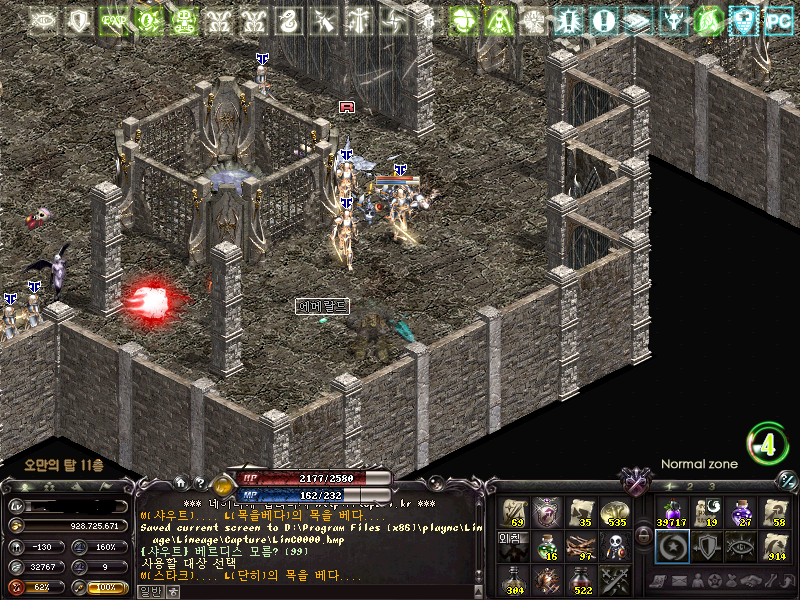Select the gold coin slot showing 535
This screenshot has width=800, height=600.
pos(613,513)
